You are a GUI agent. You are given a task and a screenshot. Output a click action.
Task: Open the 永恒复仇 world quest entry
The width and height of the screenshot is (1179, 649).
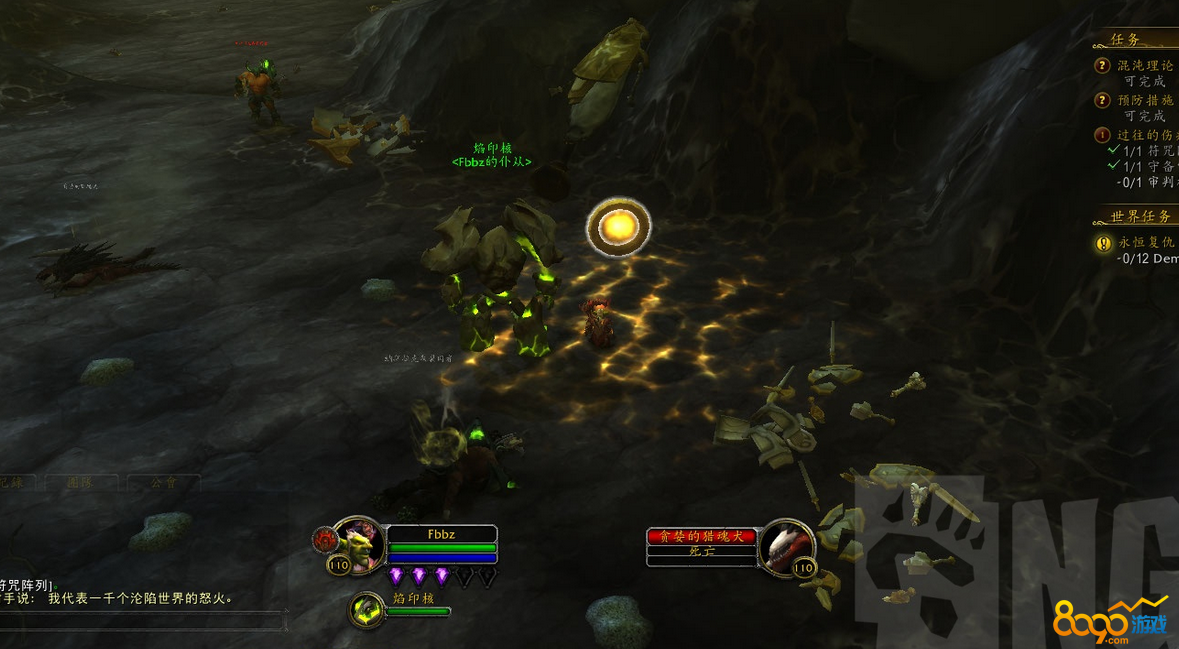click(1145, 242)
